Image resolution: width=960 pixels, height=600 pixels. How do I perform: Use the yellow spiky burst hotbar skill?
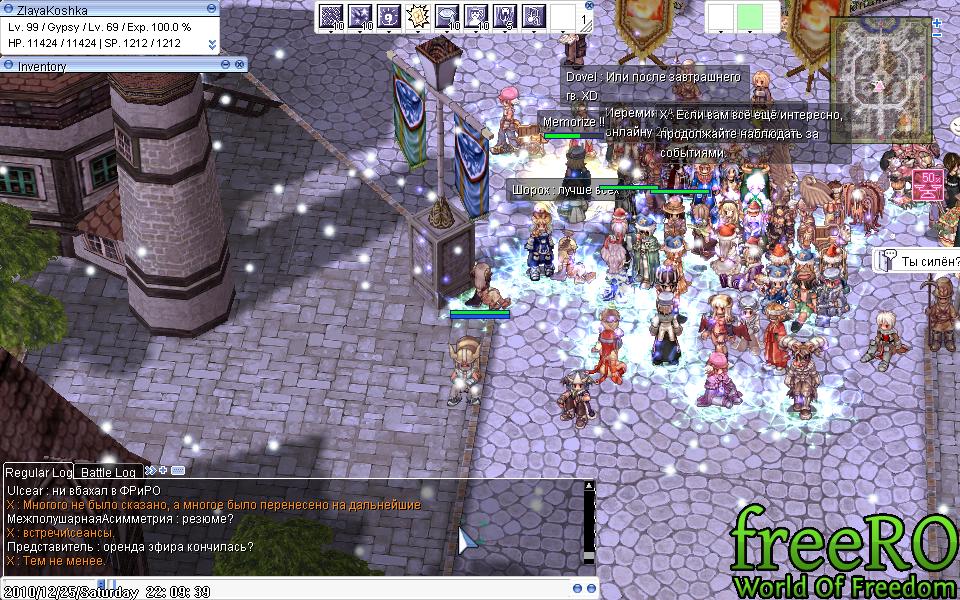pos(417,17)
